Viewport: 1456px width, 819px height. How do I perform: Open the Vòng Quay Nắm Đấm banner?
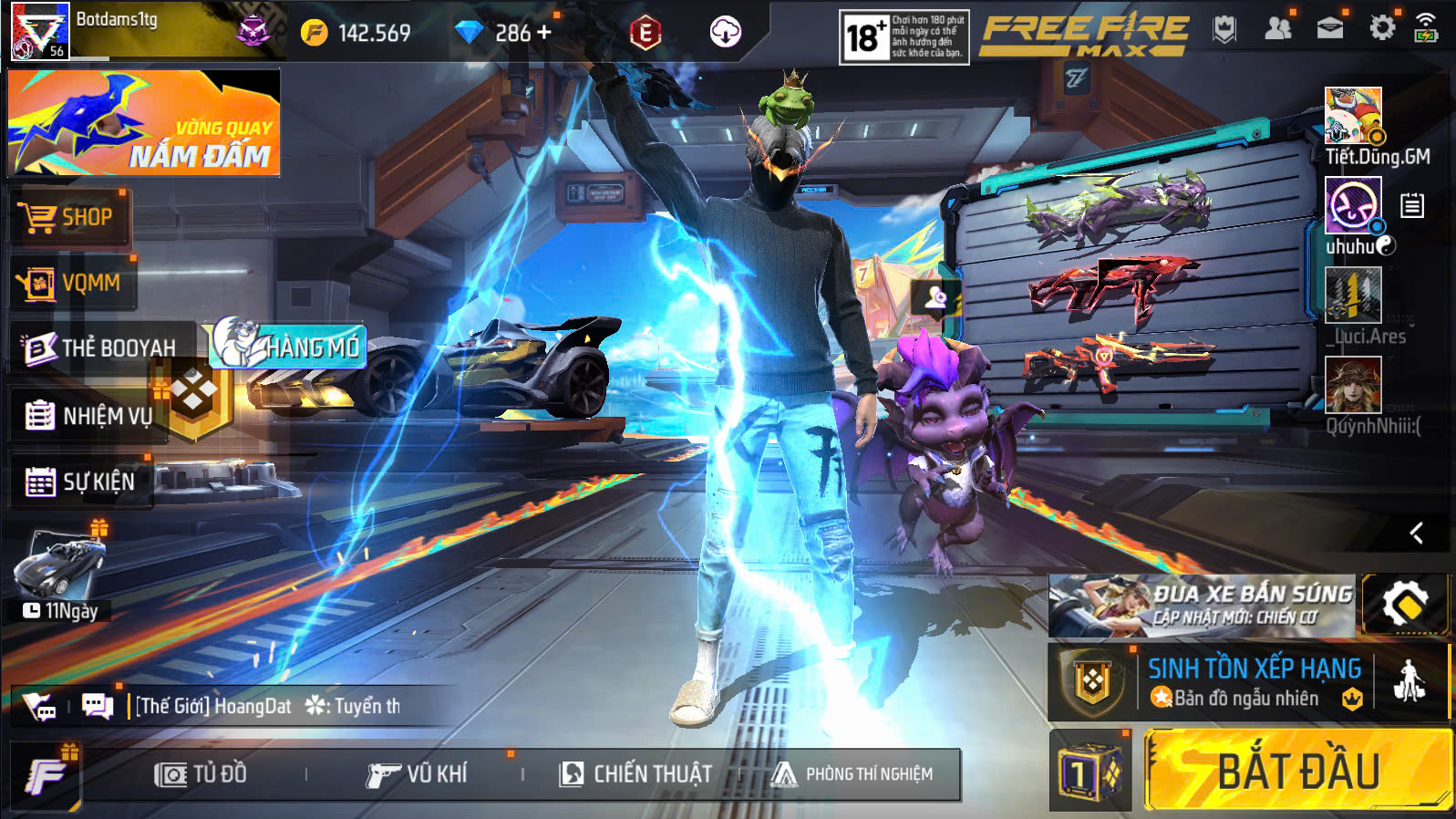click(x=144, y=122)
